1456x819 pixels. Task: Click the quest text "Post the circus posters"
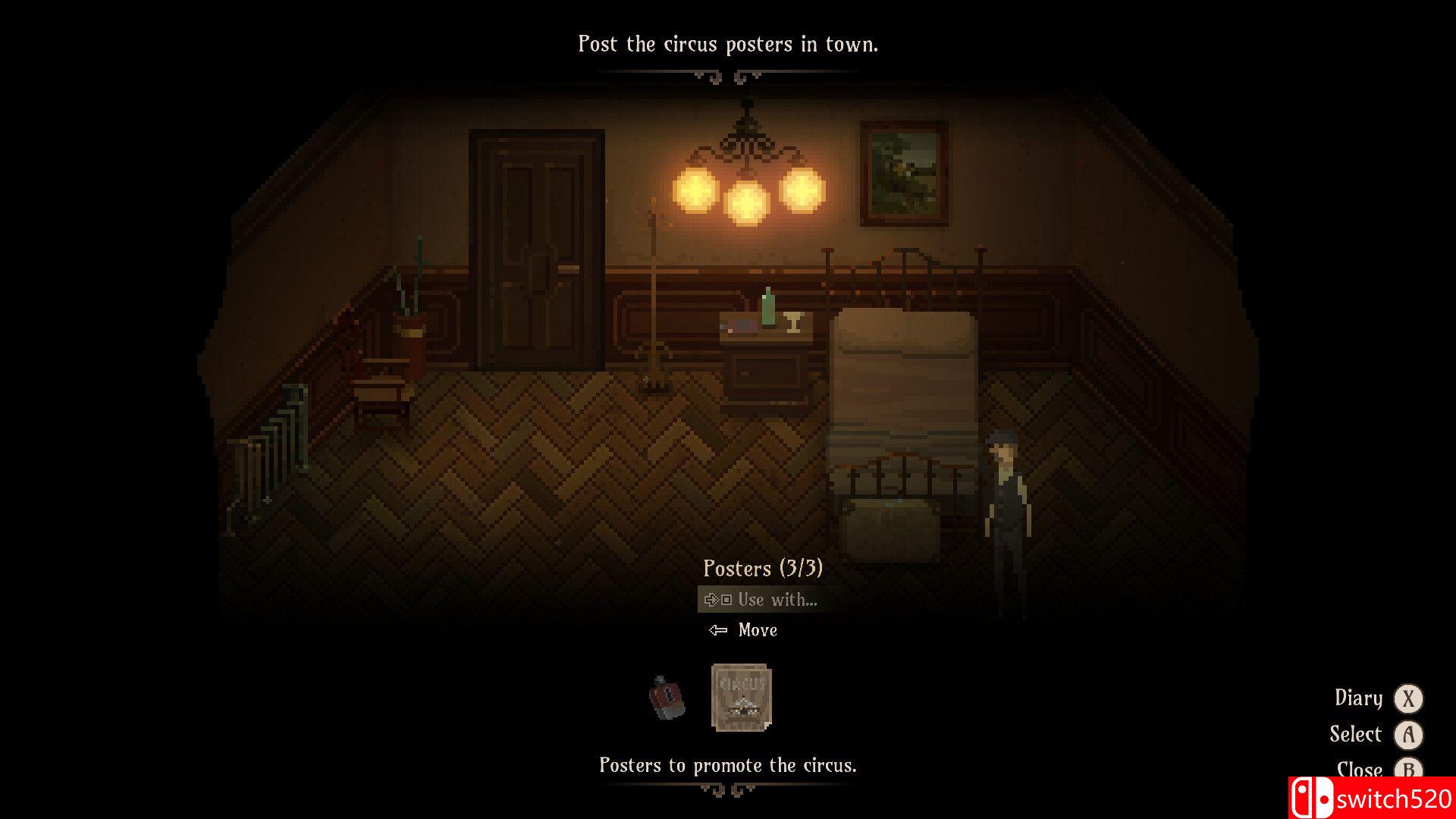(728, 43)
